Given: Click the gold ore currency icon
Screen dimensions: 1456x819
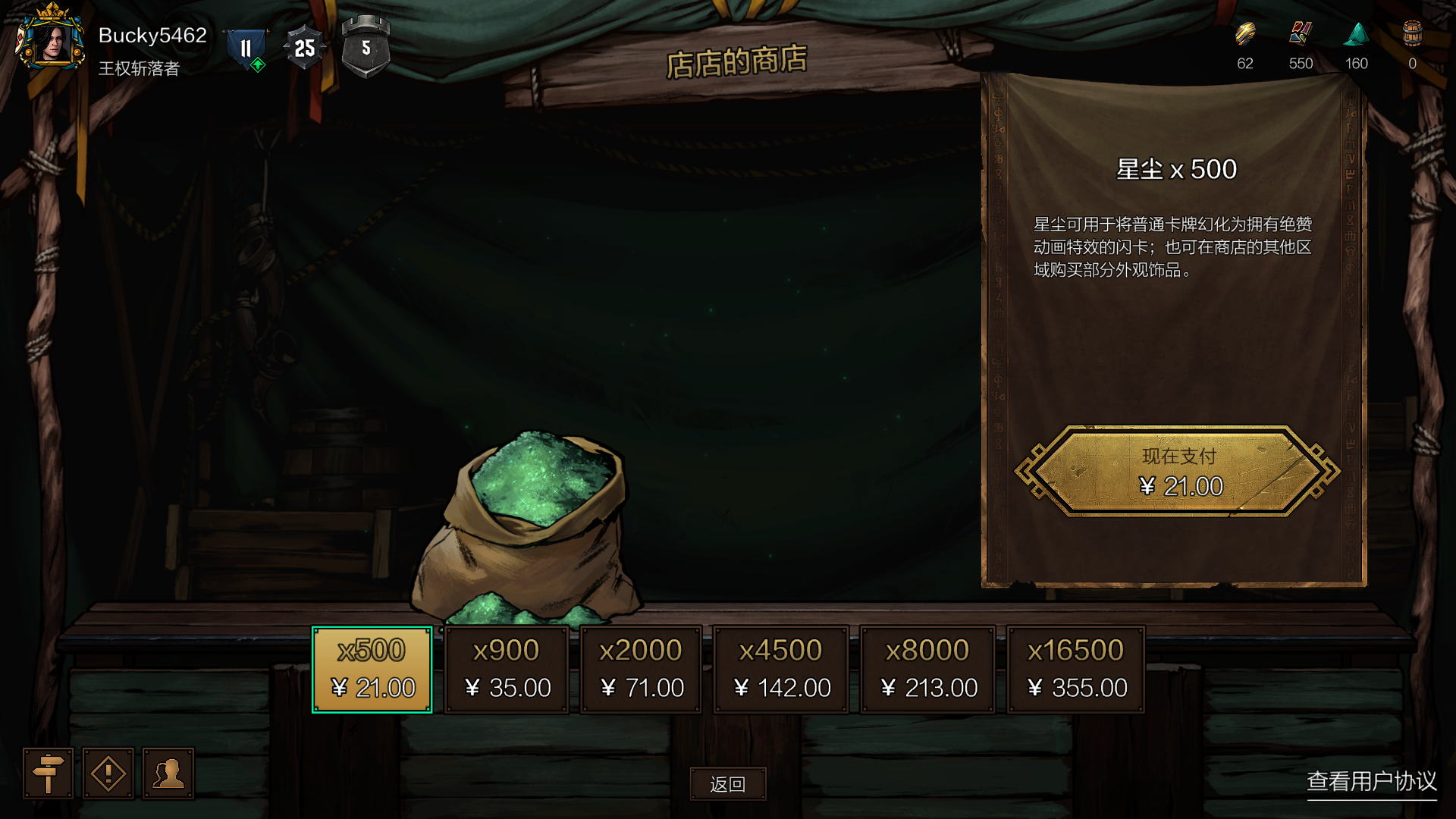Looking at the screenshot, I should point(1245,35).
